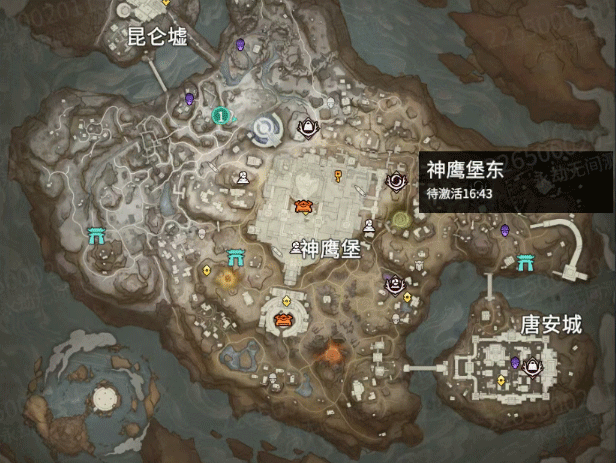Select the swirl emblem beside the 神鹰堡东 tooltip
This screenshot has width=616, height=463.
pos(396,180)
